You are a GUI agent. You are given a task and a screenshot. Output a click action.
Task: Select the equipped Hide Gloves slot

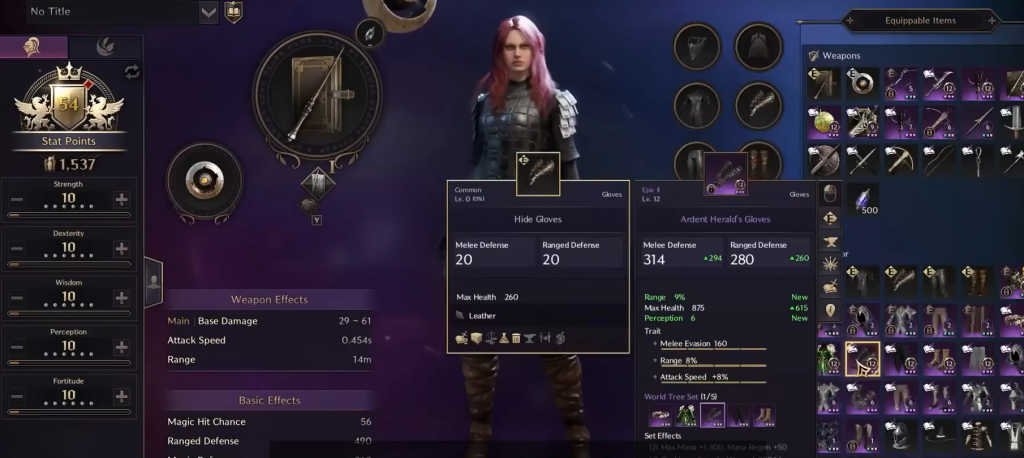pyautogui.click(x=758, y=103)
